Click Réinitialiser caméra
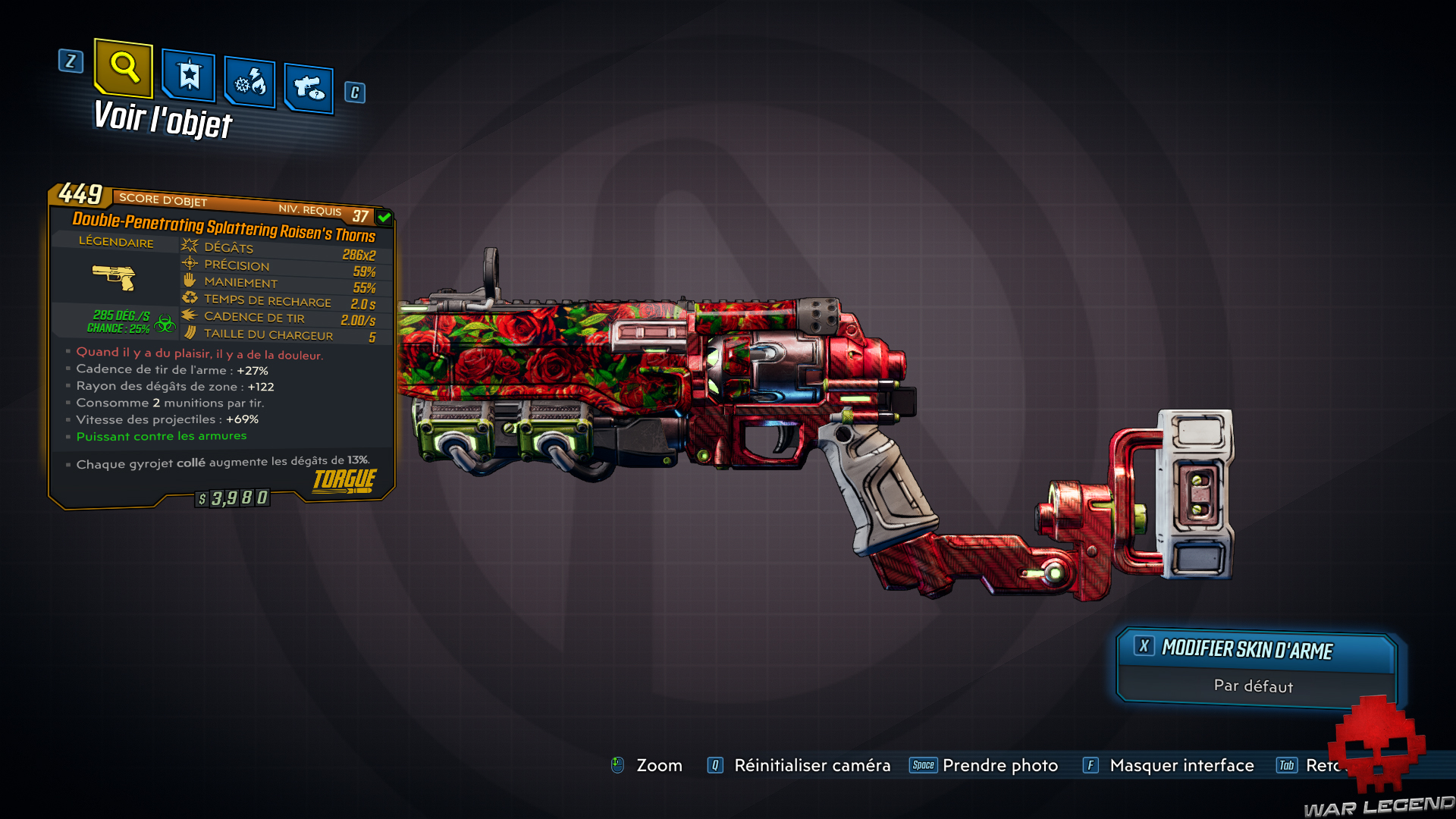 click(x=811, y=765)
